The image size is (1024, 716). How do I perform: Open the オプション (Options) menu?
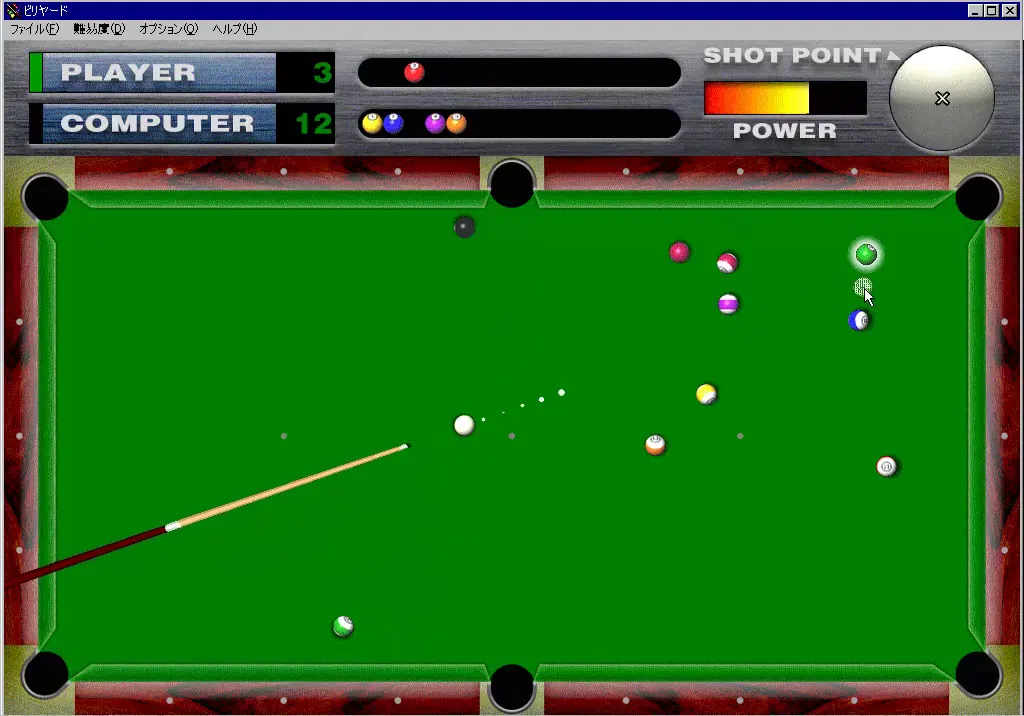point(168,29)
